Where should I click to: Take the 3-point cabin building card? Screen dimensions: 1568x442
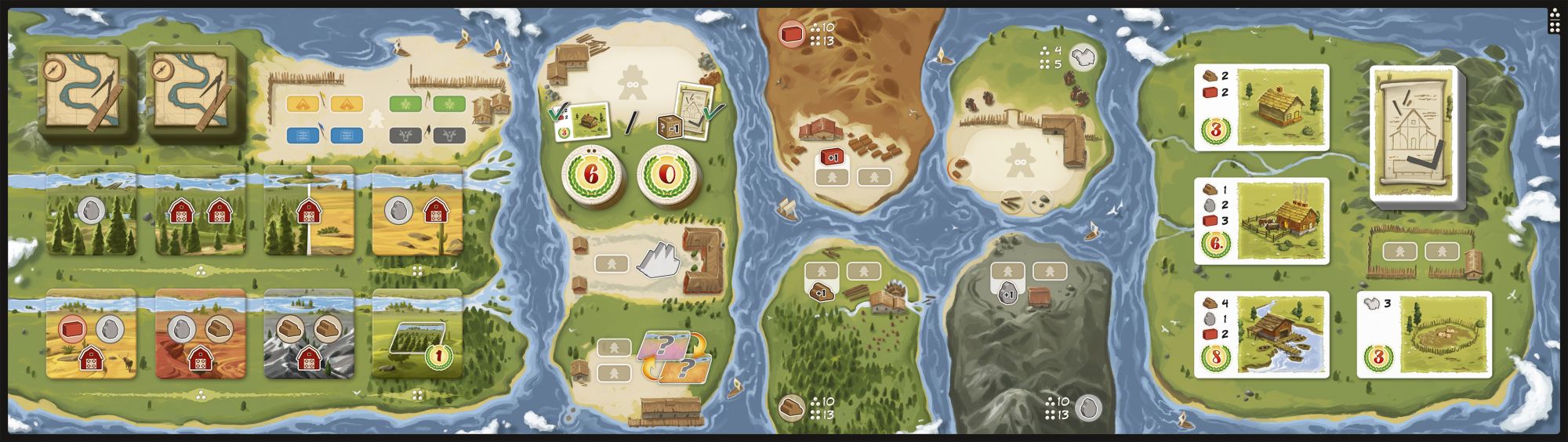(x=1261, y=107)
